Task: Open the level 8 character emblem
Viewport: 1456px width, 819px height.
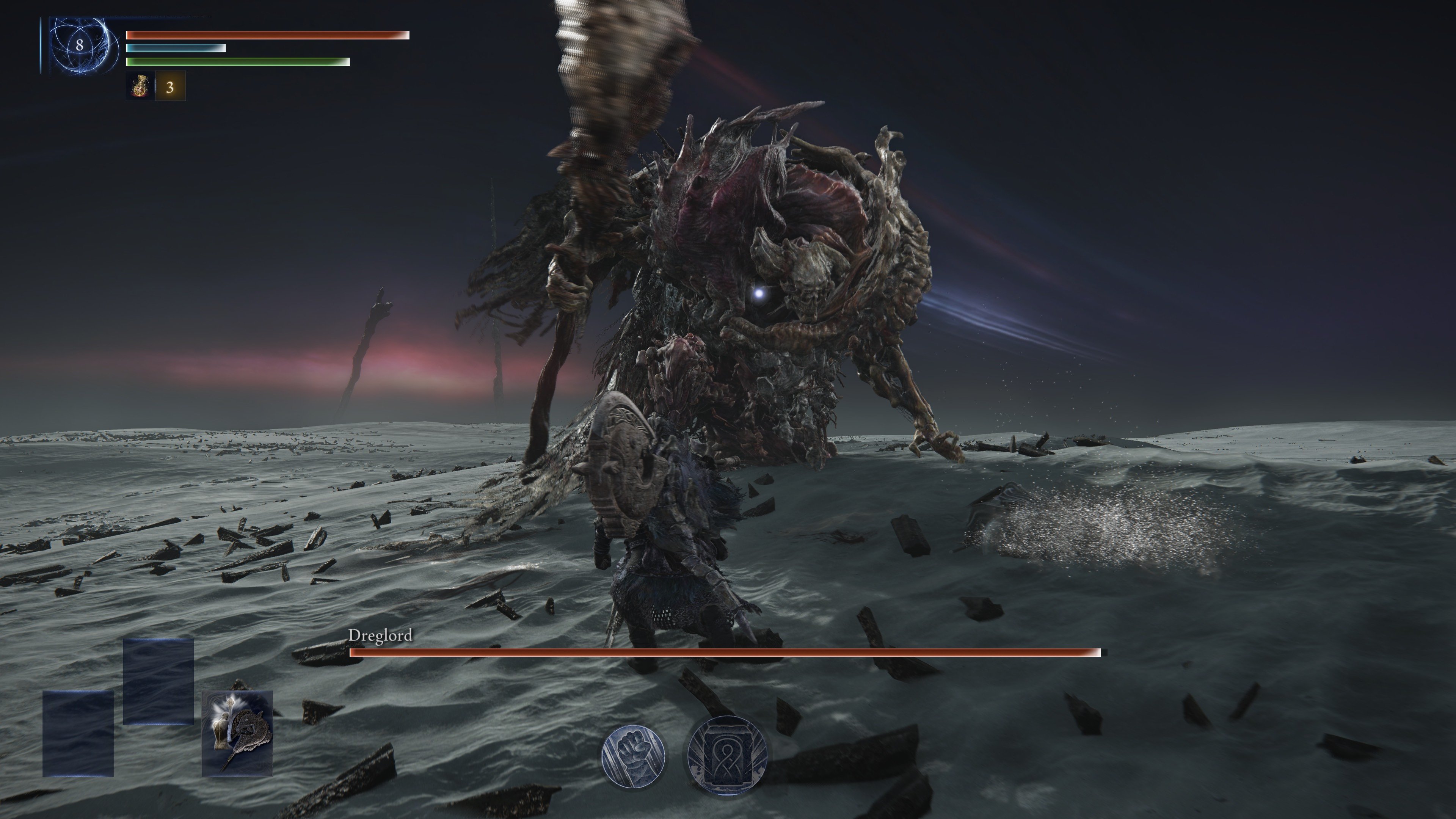Action: 80,45
